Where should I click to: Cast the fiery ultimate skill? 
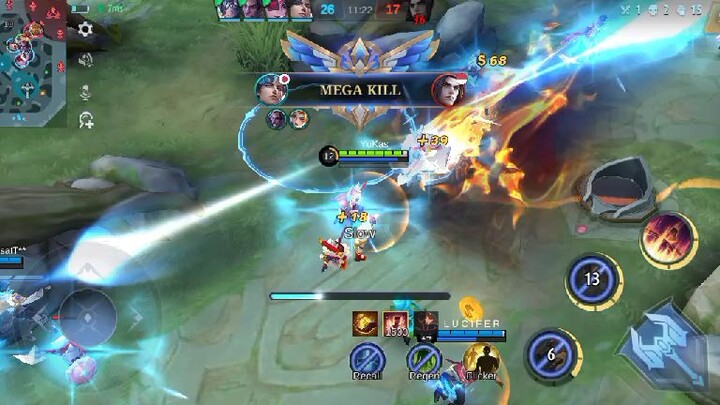tap(668, 240)
